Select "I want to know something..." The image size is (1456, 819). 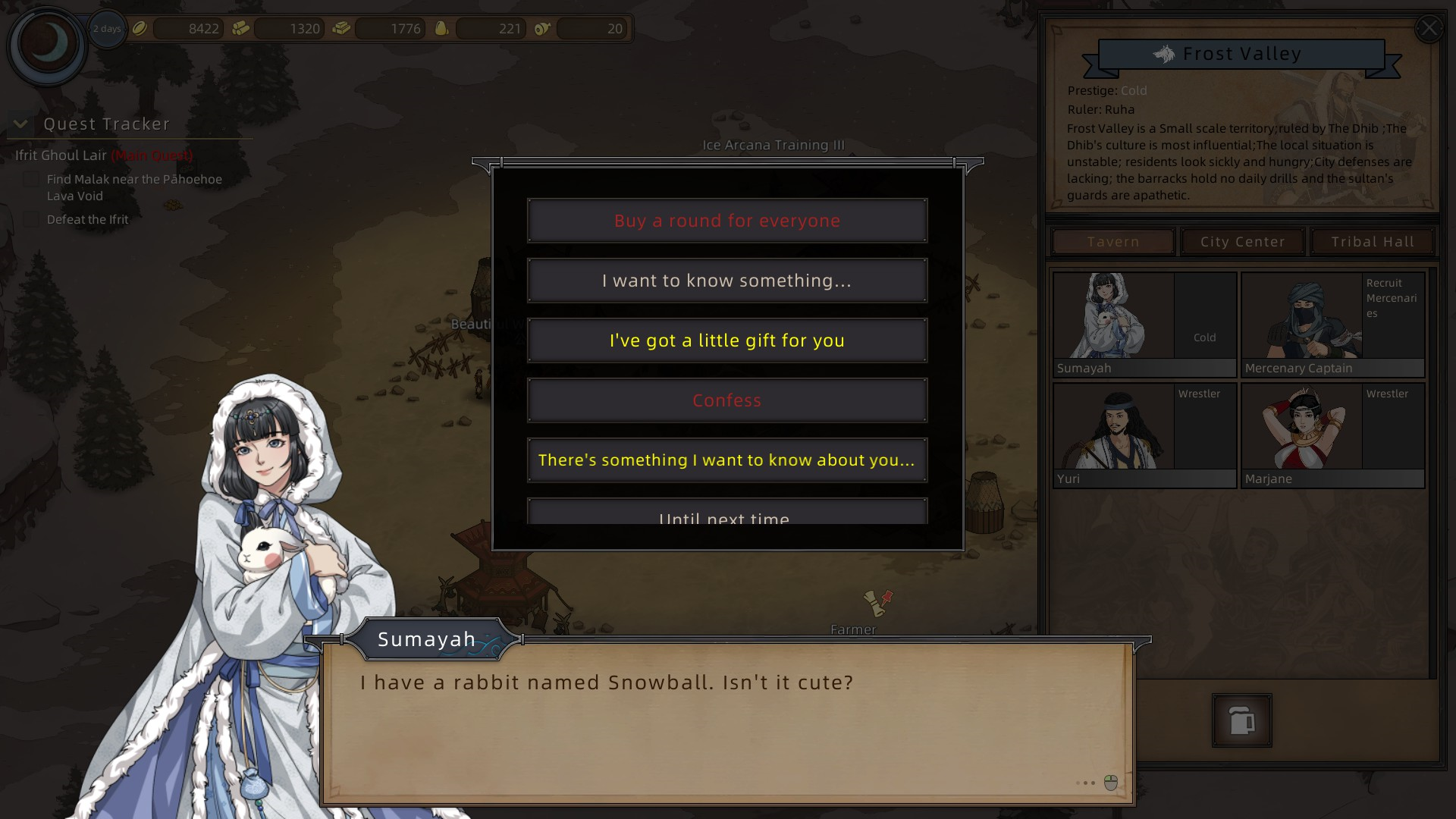click(x=726, y=281)
